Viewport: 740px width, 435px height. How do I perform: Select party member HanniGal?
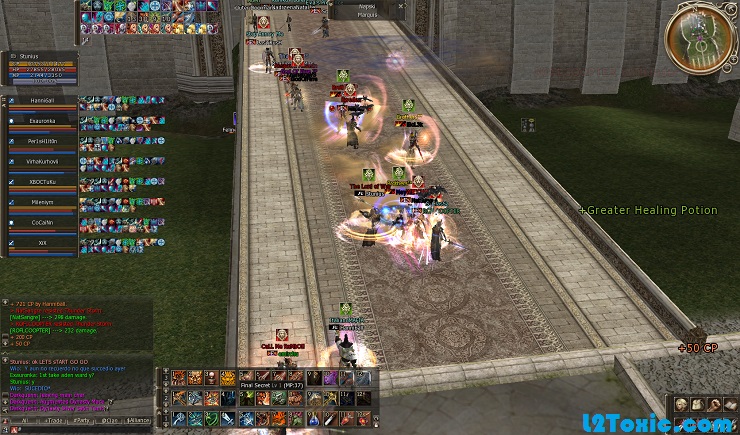tap(41, 102)
